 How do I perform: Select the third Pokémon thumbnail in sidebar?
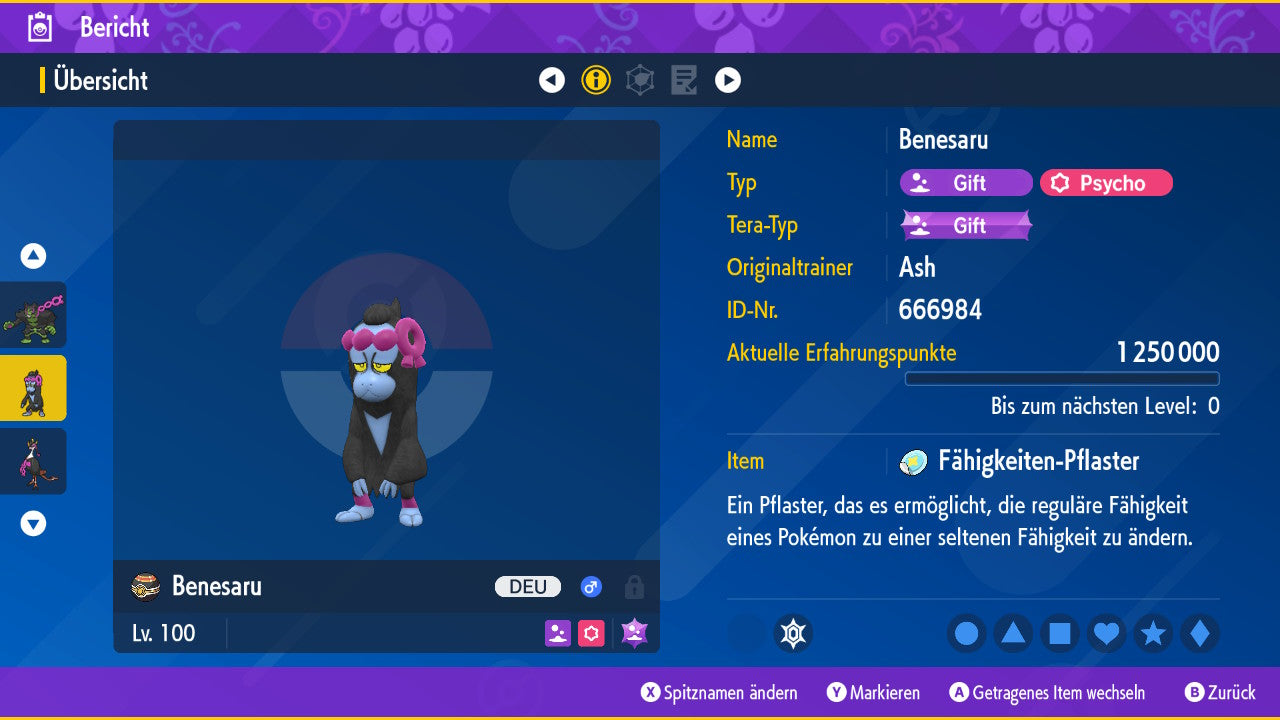click(33, 461)
